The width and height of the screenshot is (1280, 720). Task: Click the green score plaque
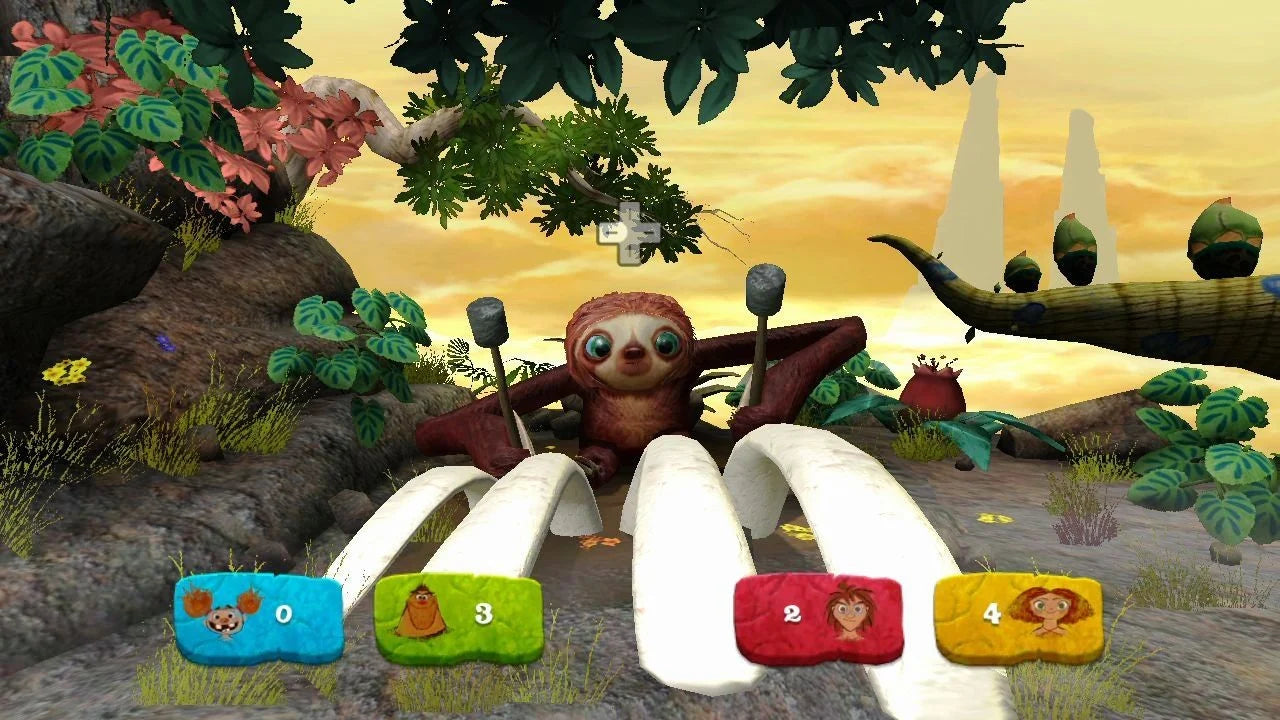[463, 616]
